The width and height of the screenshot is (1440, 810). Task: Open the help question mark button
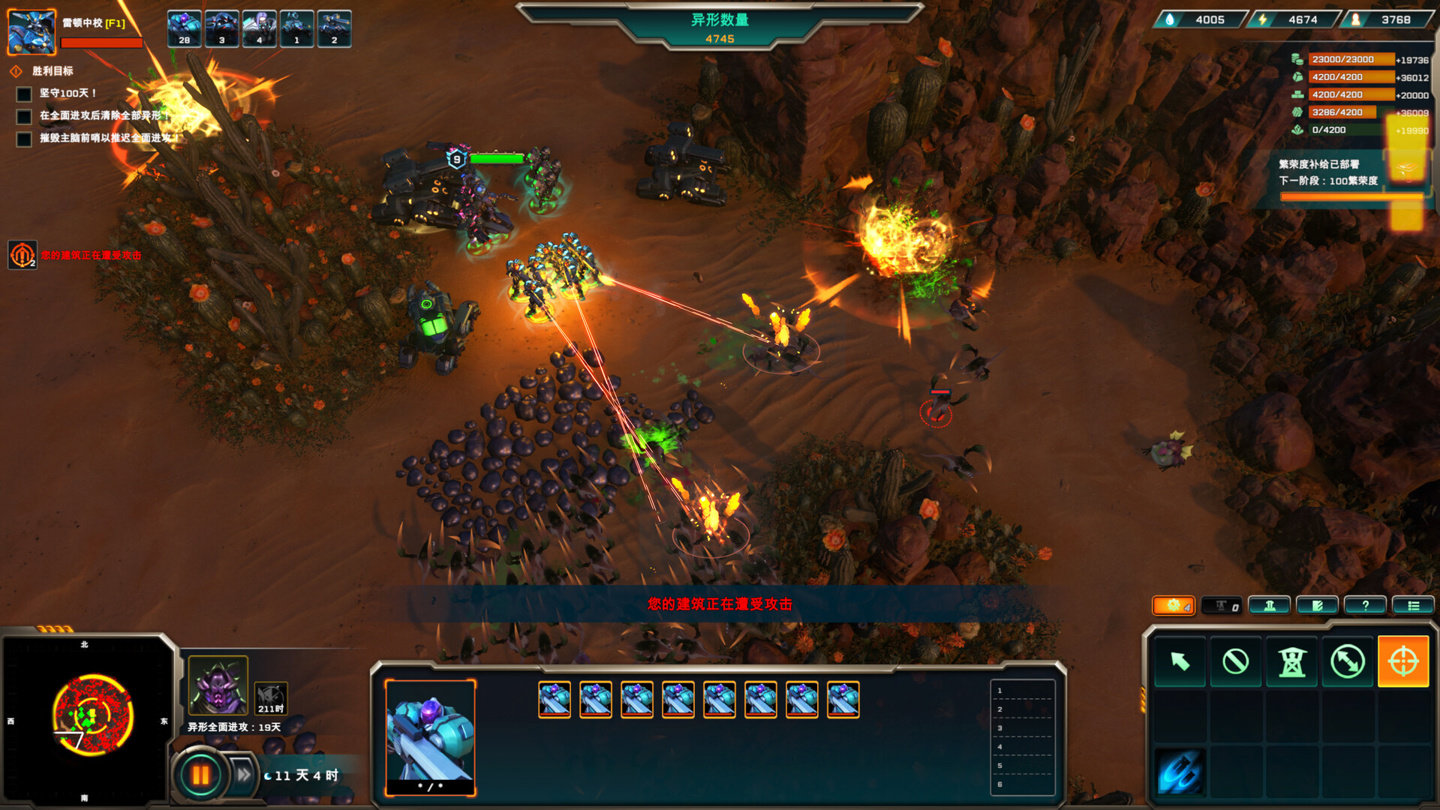tap(1365, 605)
